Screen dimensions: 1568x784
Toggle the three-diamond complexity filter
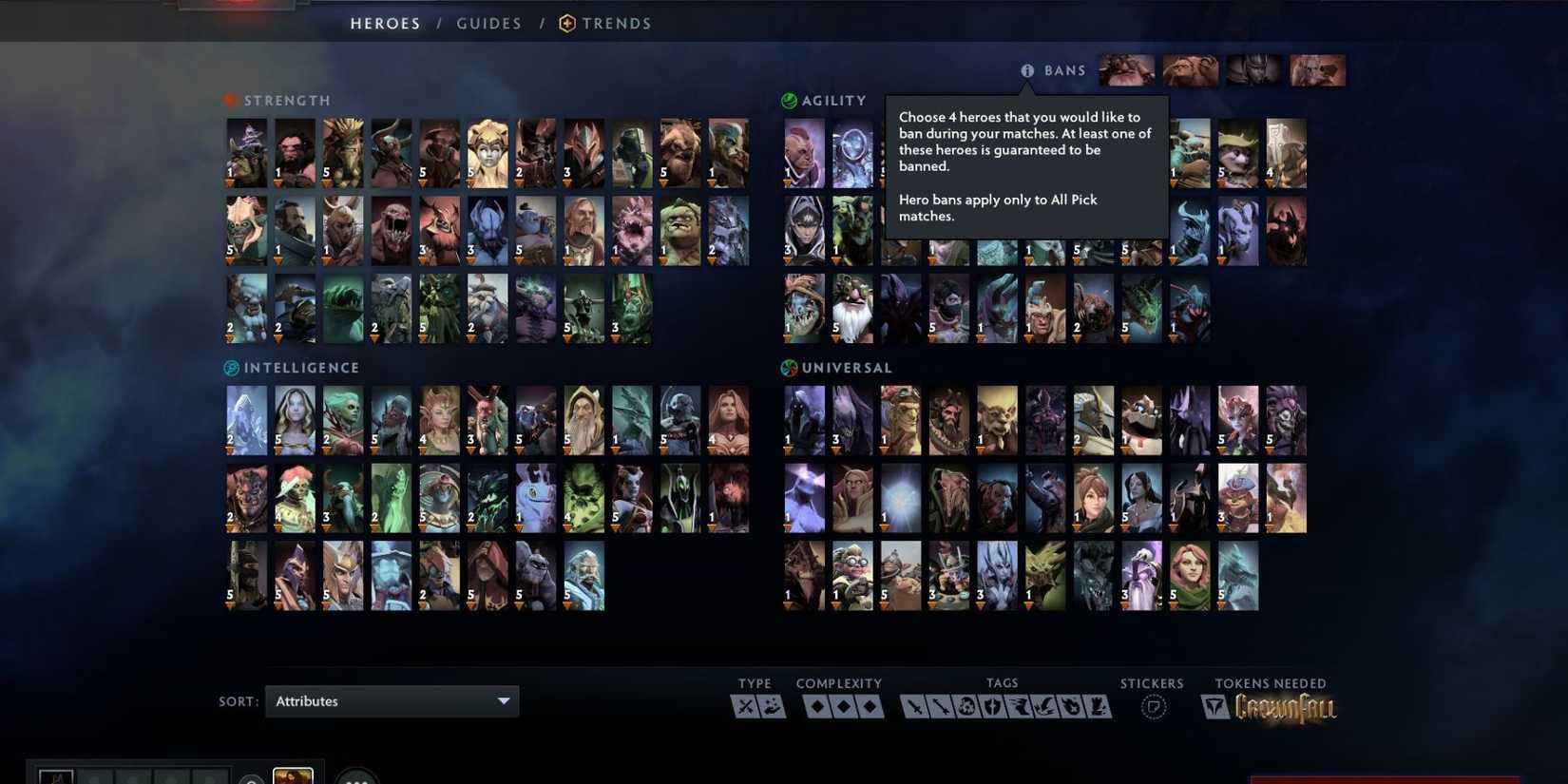click(x=870, y=705)
